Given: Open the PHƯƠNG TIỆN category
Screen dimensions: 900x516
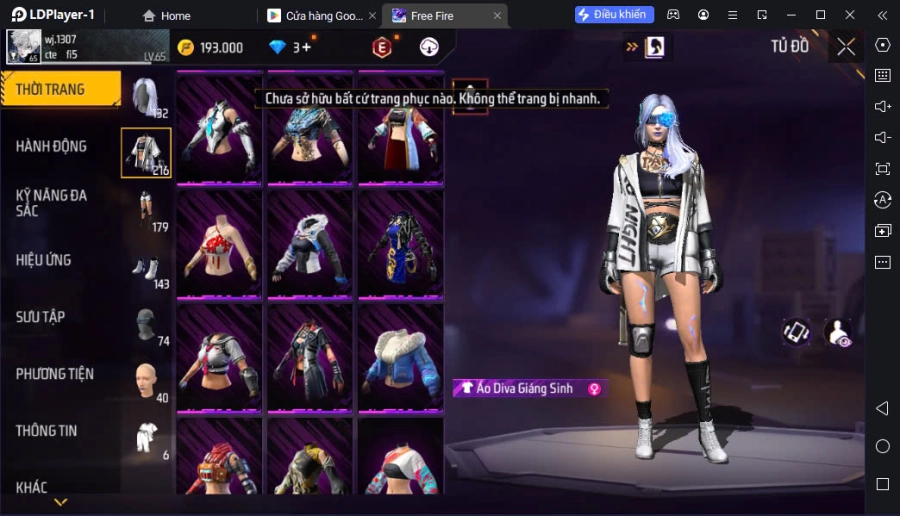Looking at the screenshot, I should coord(55,374).
